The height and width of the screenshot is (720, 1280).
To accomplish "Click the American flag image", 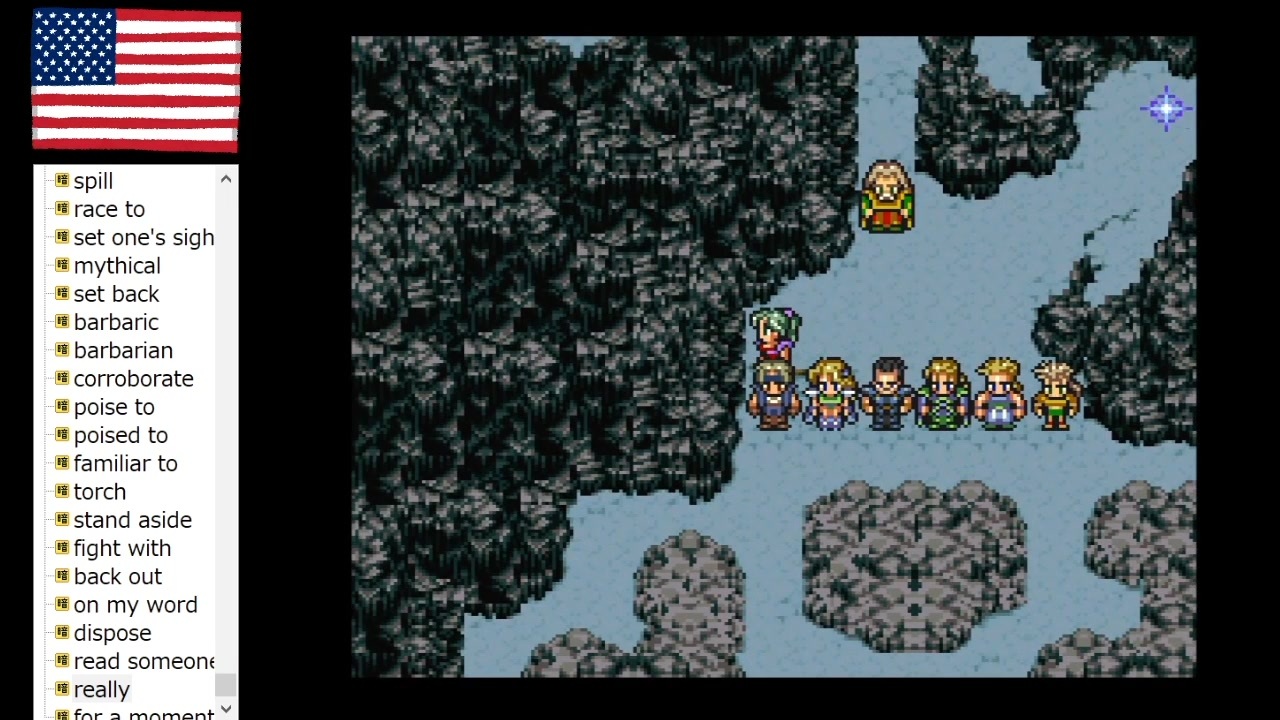I will click(x=135, y=81).
